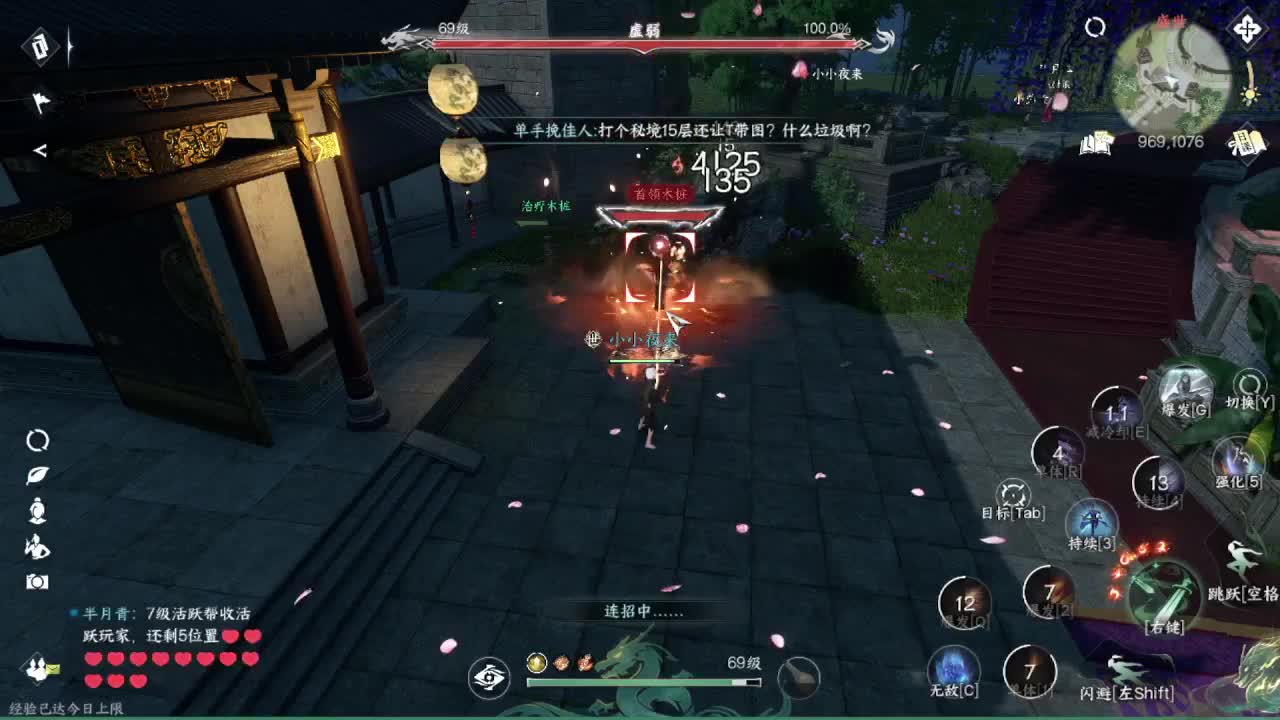Click the 目标[Tab] target lock icon
Image resolution: width=1280 pixels, height=720 pixels.
click(1014, 494)
